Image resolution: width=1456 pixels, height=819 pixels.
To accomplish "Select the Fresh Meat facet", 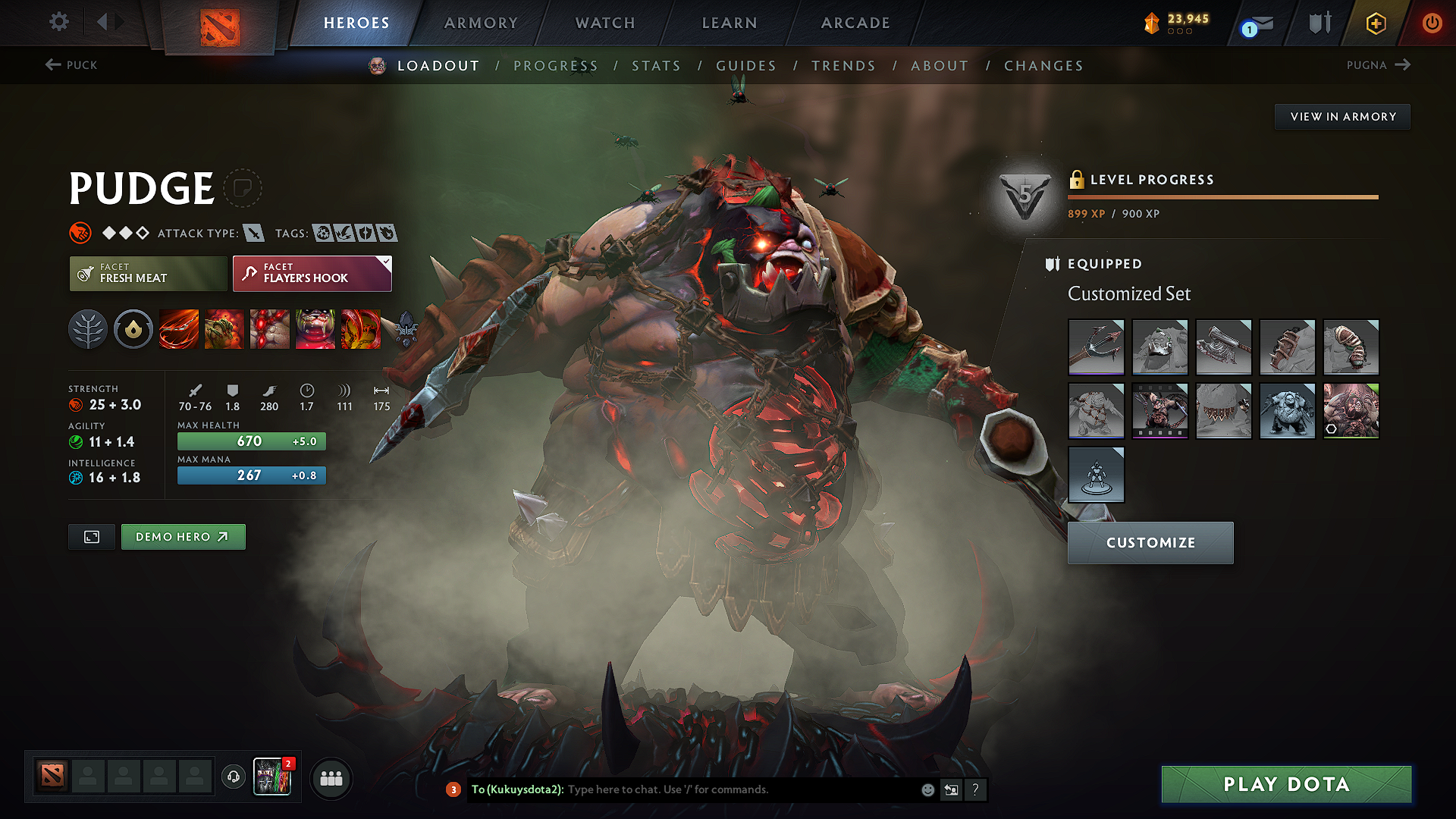I will tap(147, 274).
